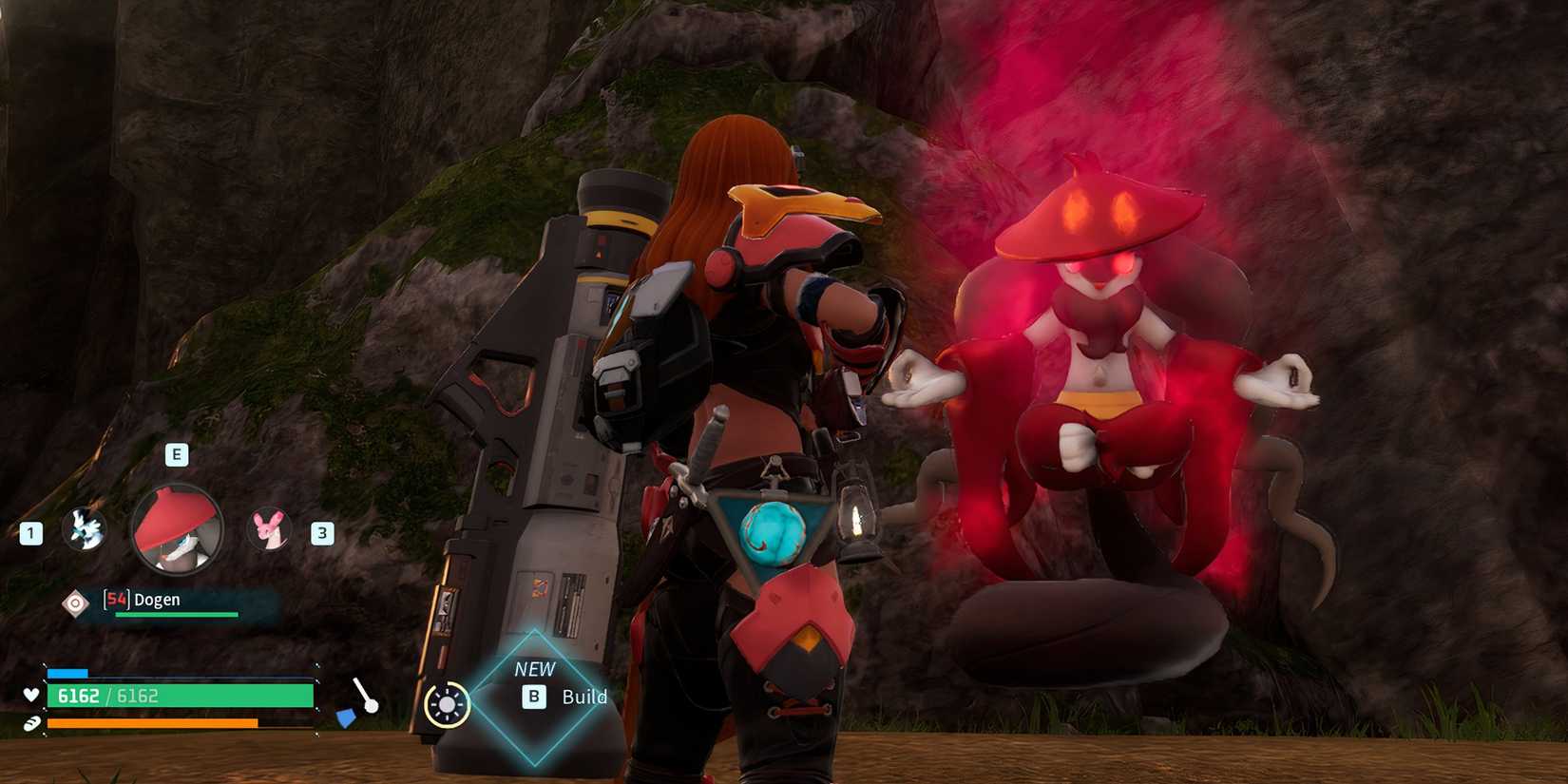
Task: Select the active Dogen pal portrait
Action: (177, 529)
